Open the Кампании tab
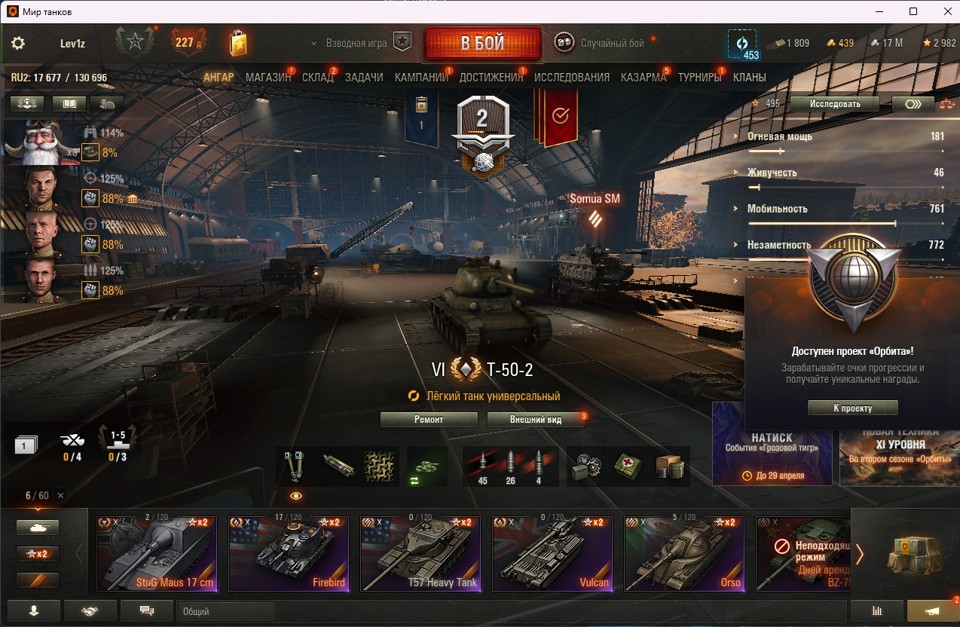 pos(421,77)
